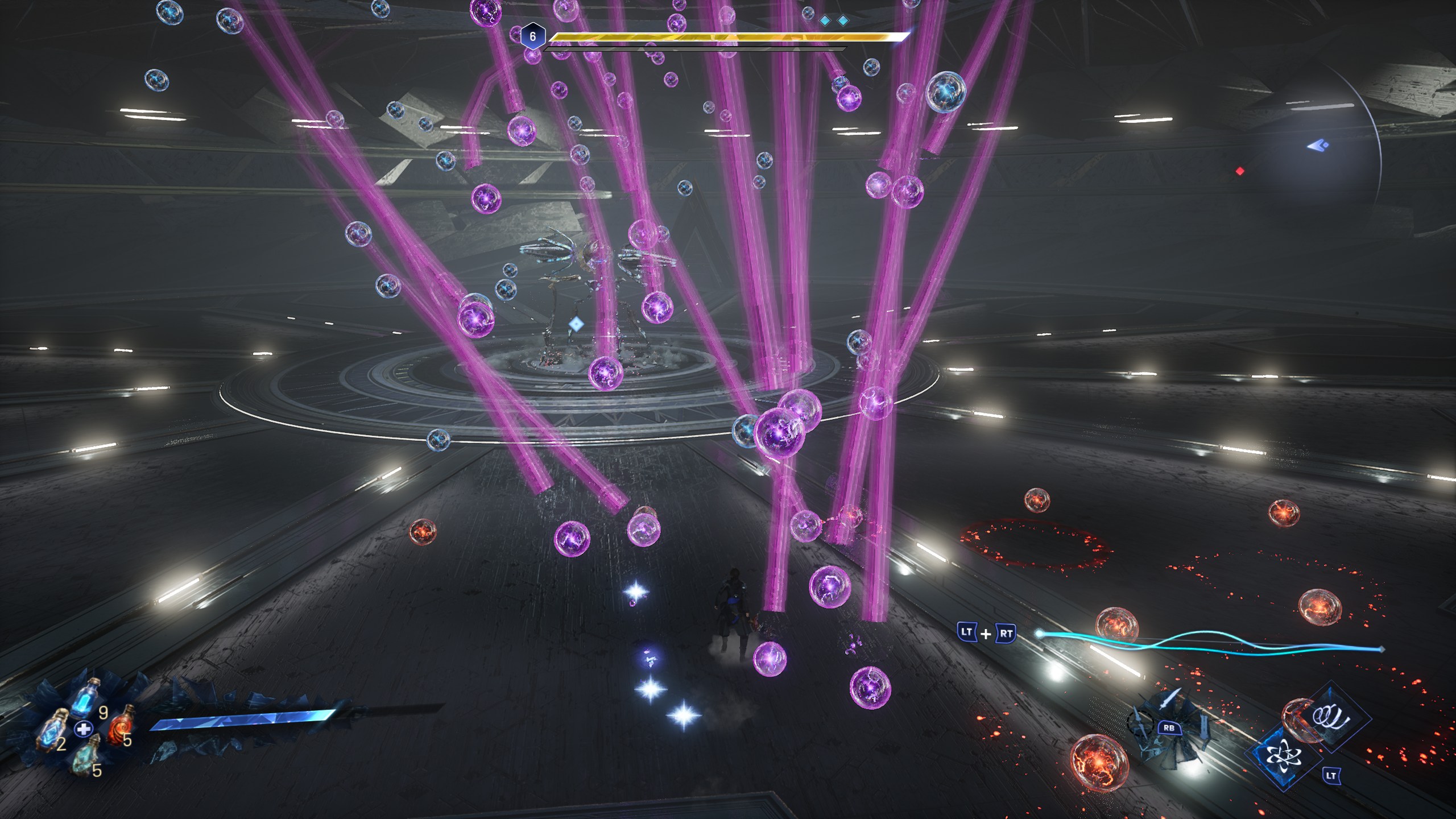This screenshot has height=819, width=1456.
Task: Click the blue player arrow on minimap
Action: click(1317, 146)
